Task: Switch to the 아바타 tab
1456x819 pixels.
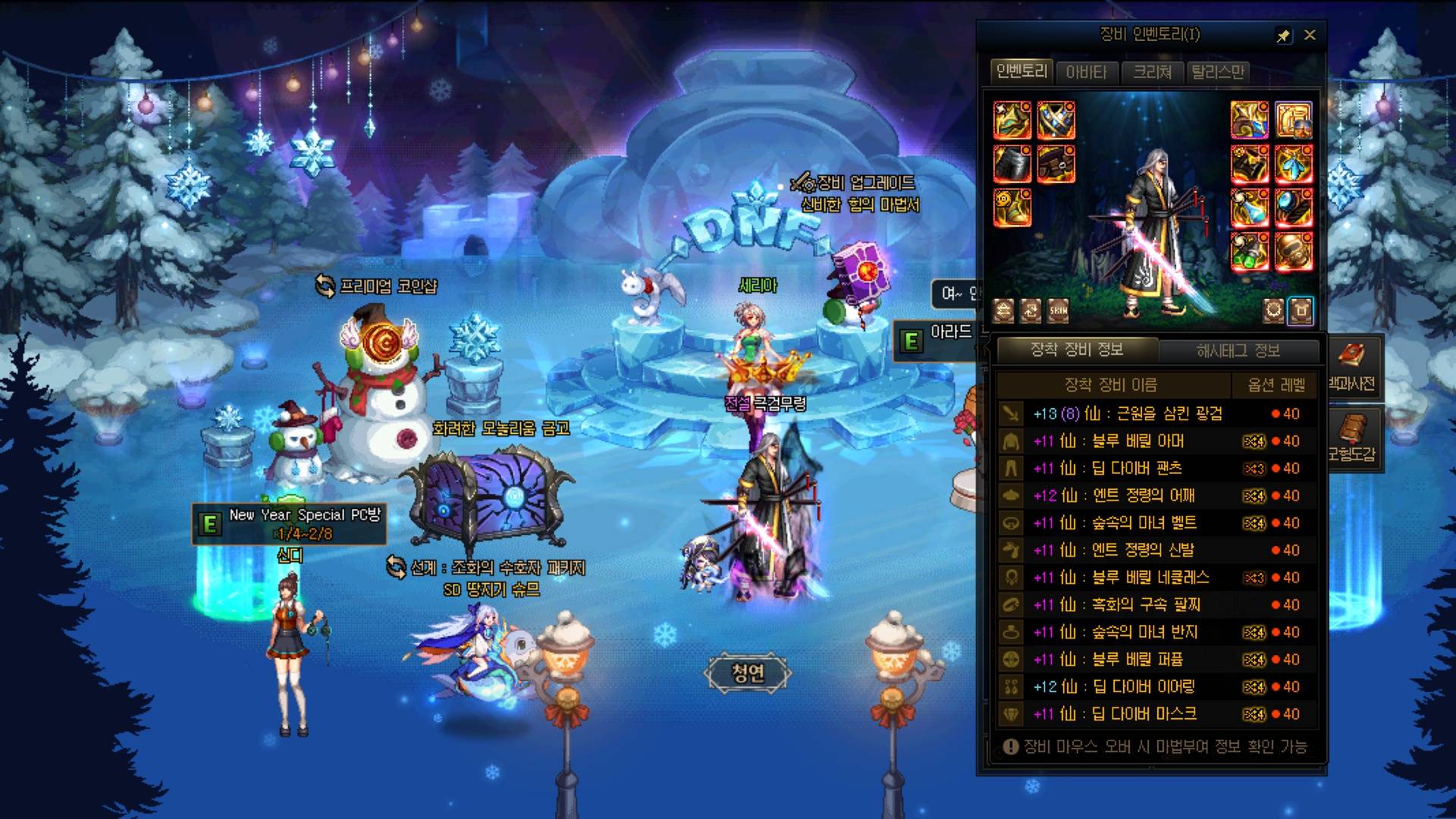Action: tap(1086, 72)
